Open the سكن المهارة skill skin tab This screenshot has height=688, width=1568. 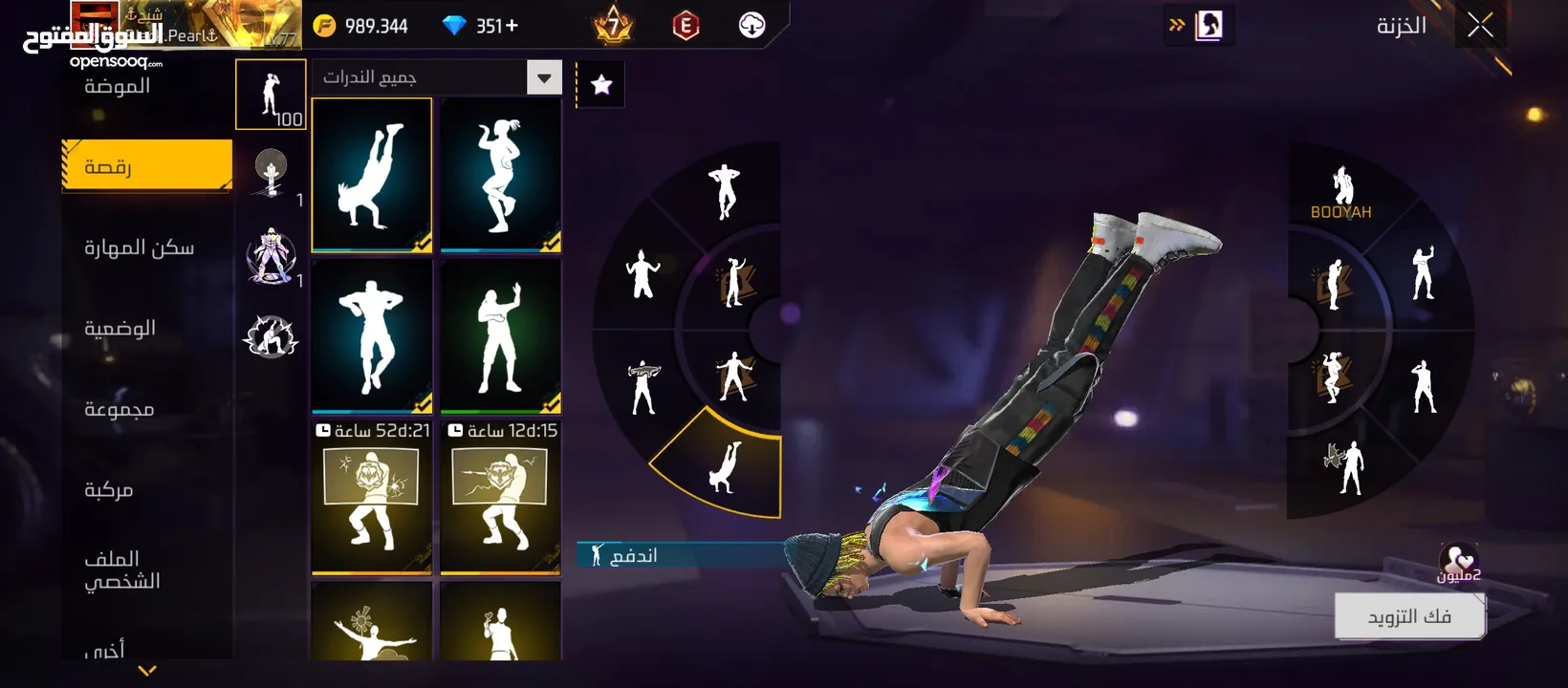click(140, 248)
